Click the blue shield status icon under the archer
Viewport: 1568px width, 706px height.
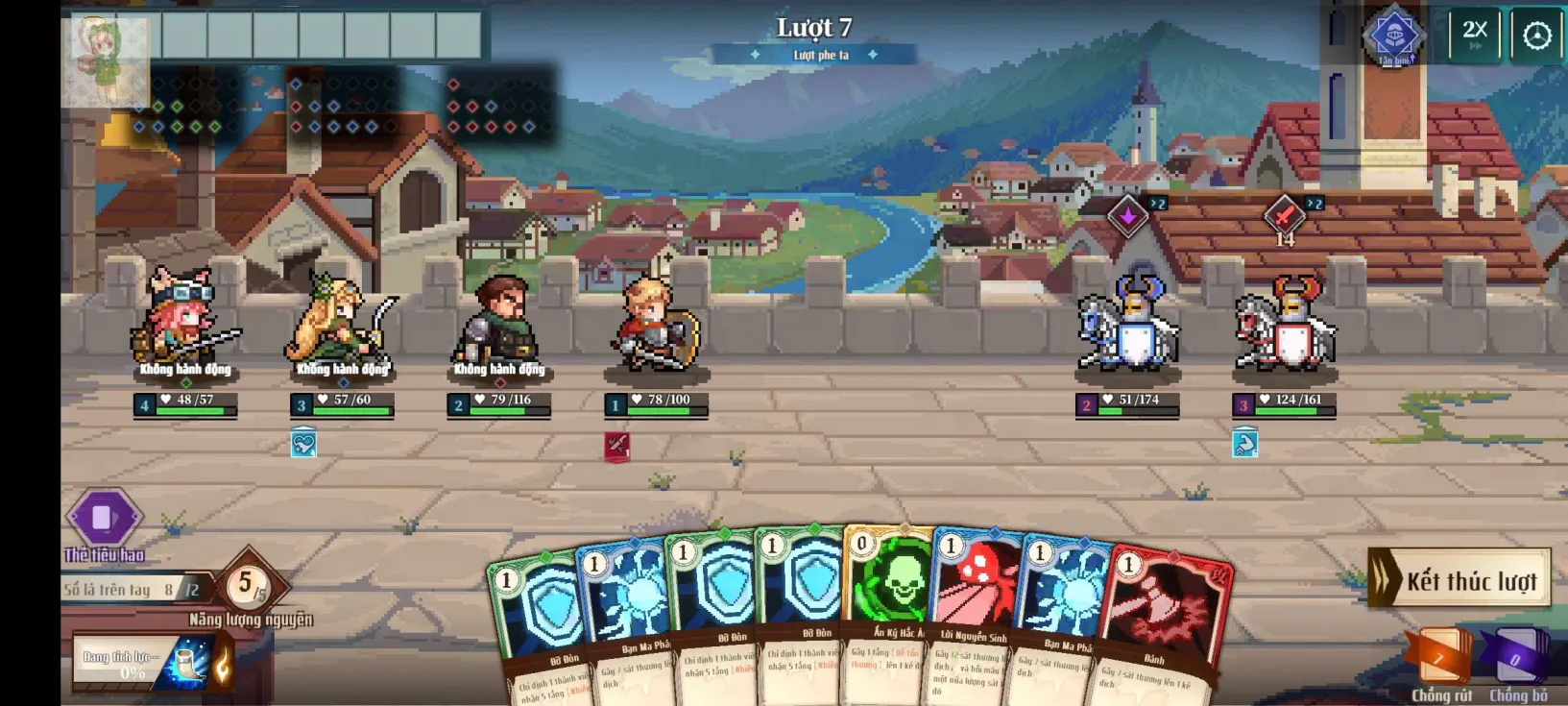pos(303,444)
